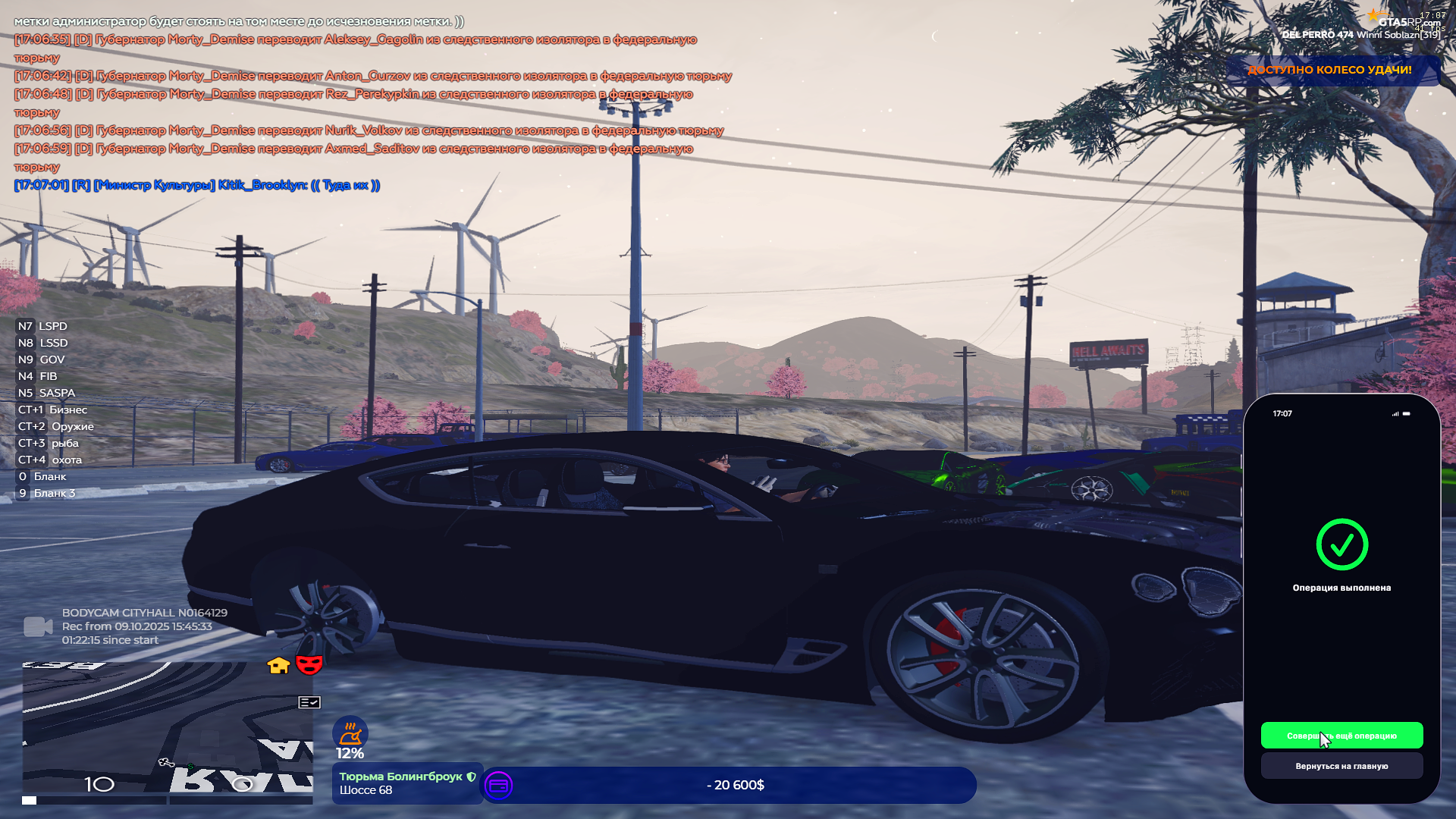Click the green checkmark on the phone

(1341, 544)
